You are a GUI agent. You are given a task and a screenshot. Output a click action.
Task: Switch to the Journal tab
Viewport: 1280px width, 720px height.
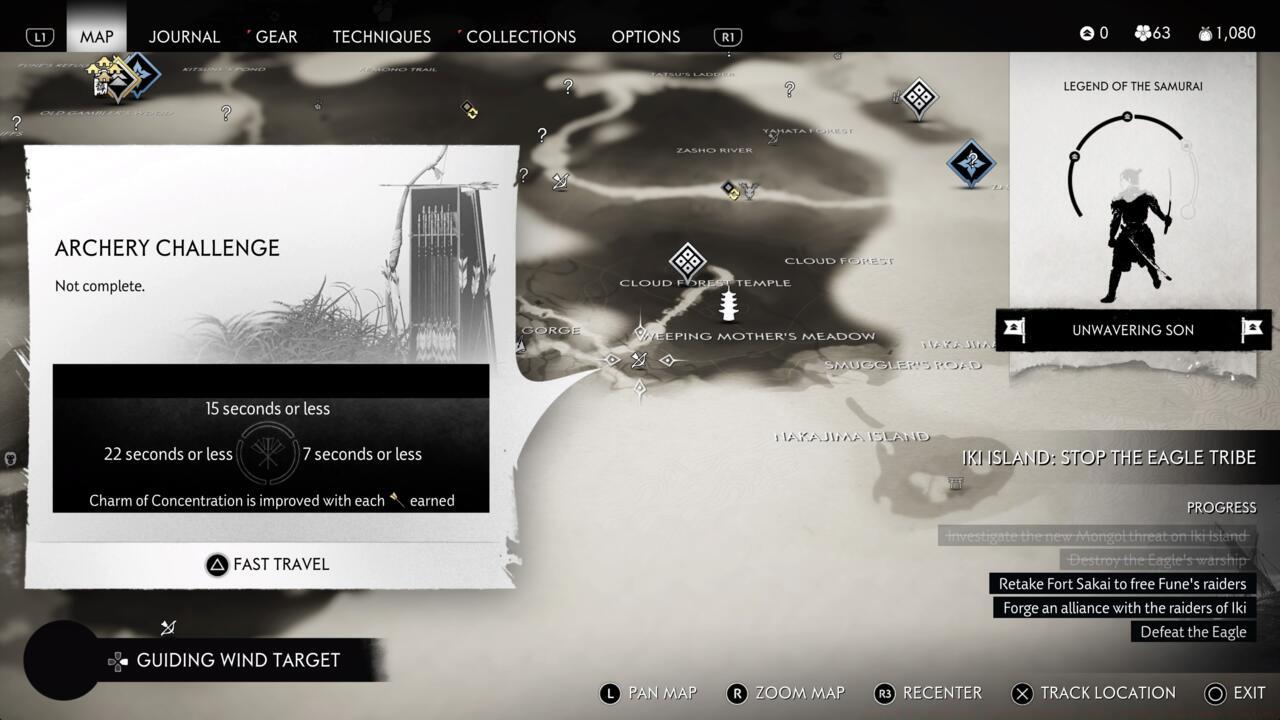click(x=184, y=36)
